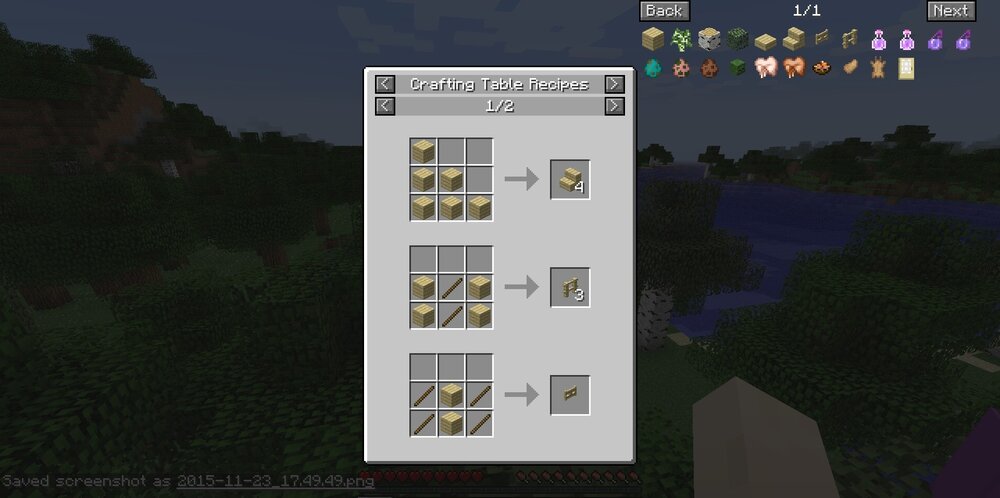The width and height of the screenshot is (1000, 498).
Task: Pick the birch sapling from the item panel
Action: point(681,40)
